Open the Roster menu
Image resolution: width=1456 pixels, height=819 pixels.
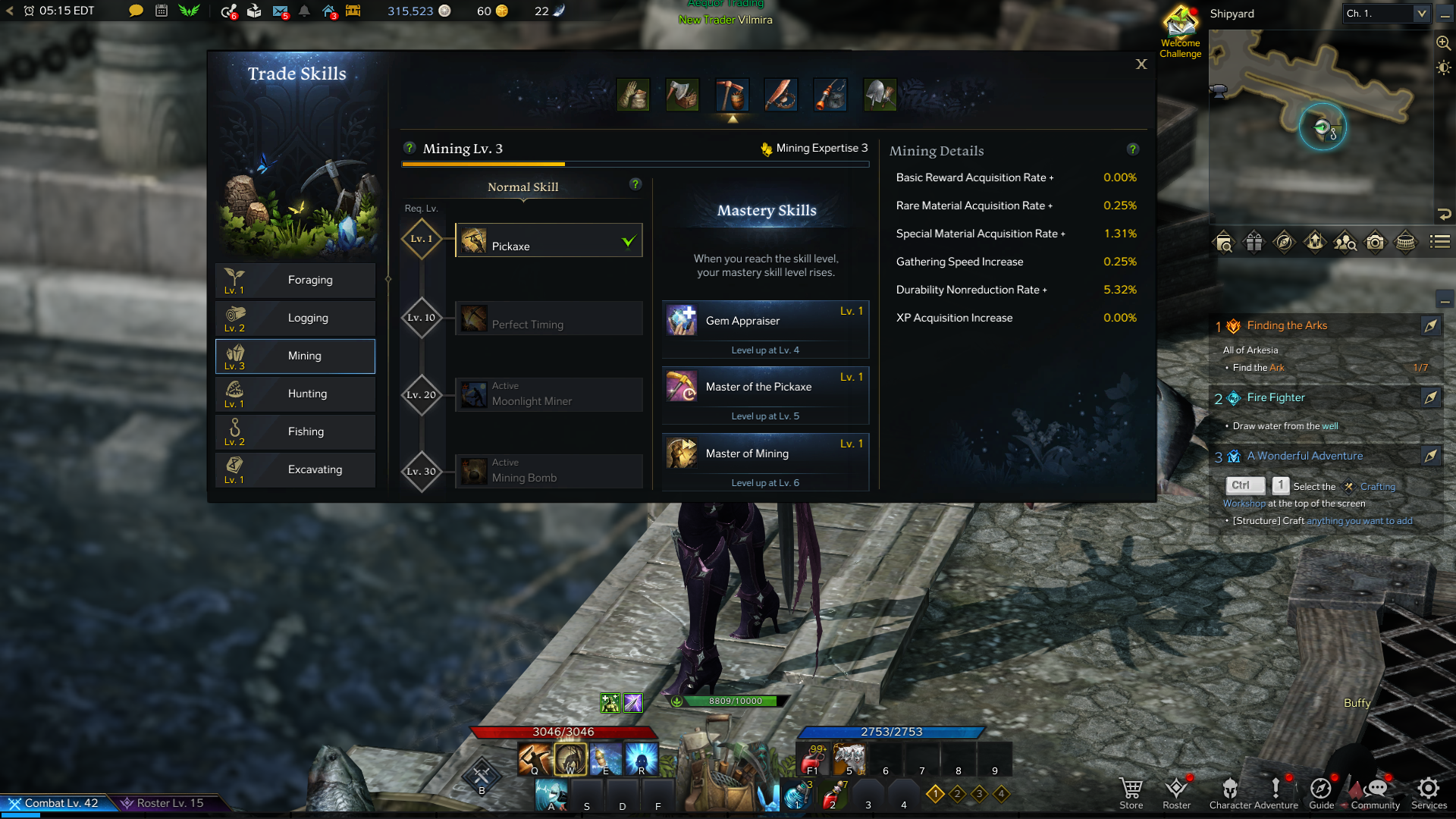[x=1176, y=792]
